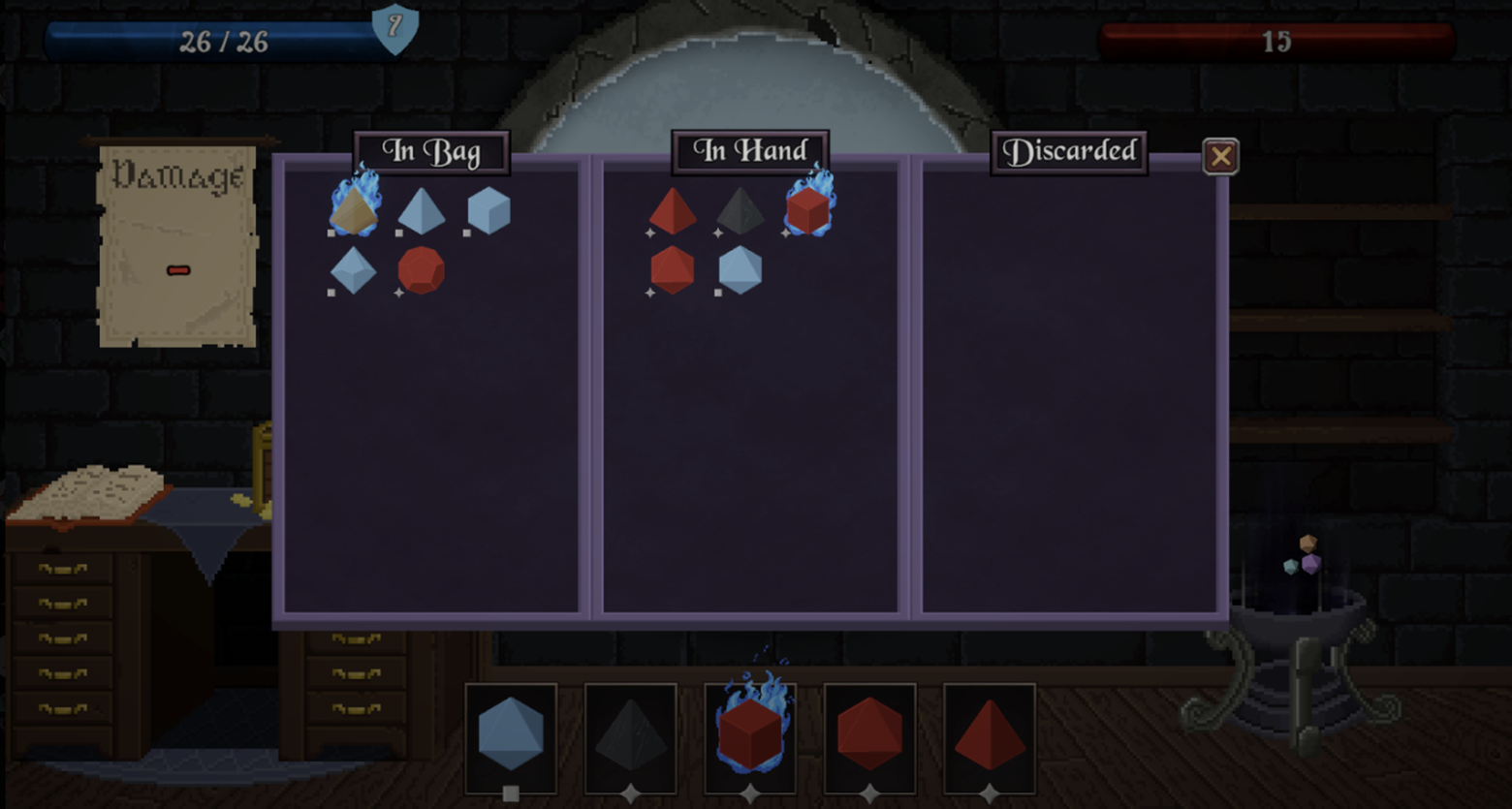1512x809 pixels.
Task: Select the flaming red cube in bottom tray
Action: (748, 734)
